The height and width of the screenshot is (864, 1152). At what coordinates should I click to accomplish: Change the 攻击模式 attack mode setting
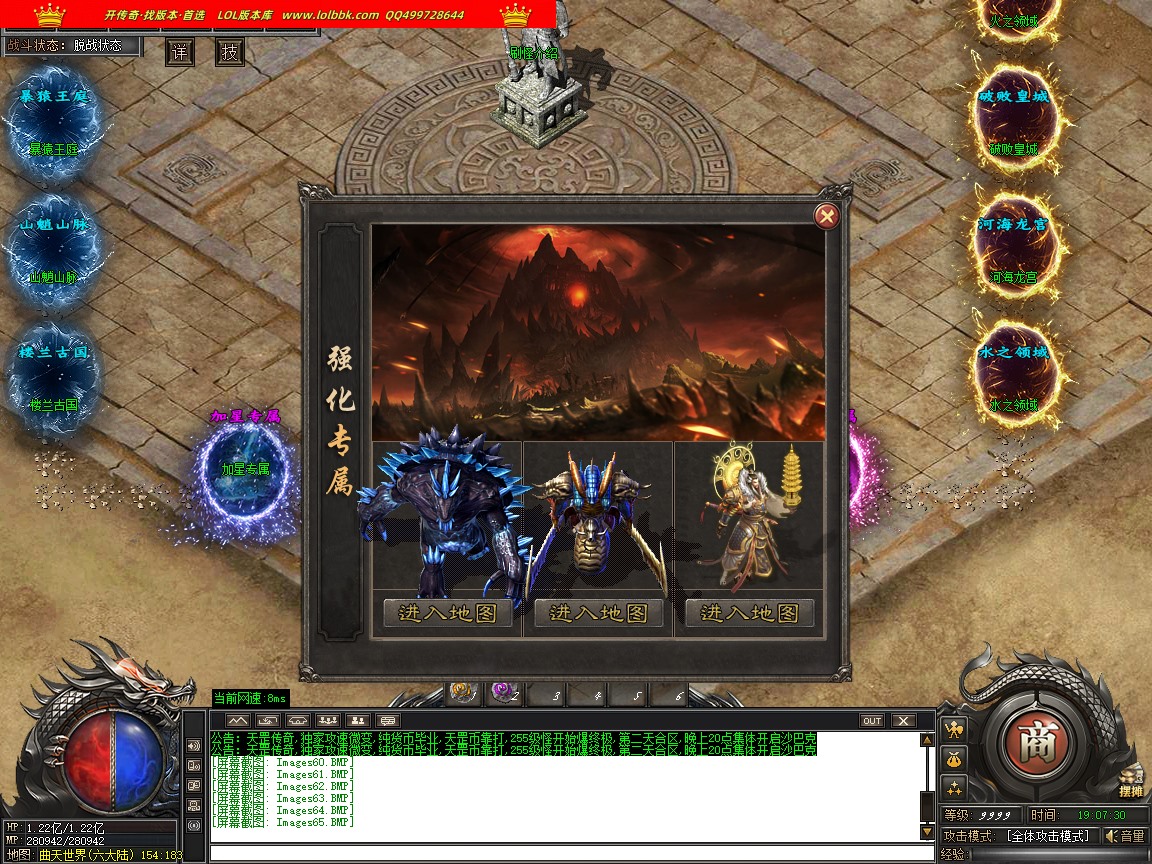click(x=1047, y=836)
